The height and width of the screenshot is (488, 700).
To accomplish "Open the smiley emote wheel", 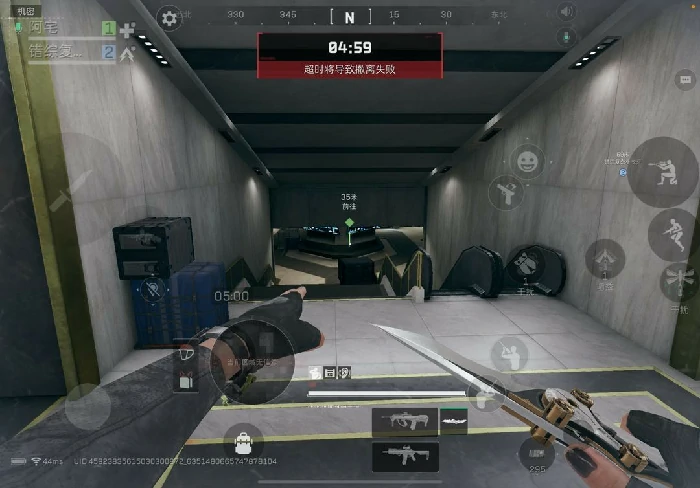I will tap(527, 159).
